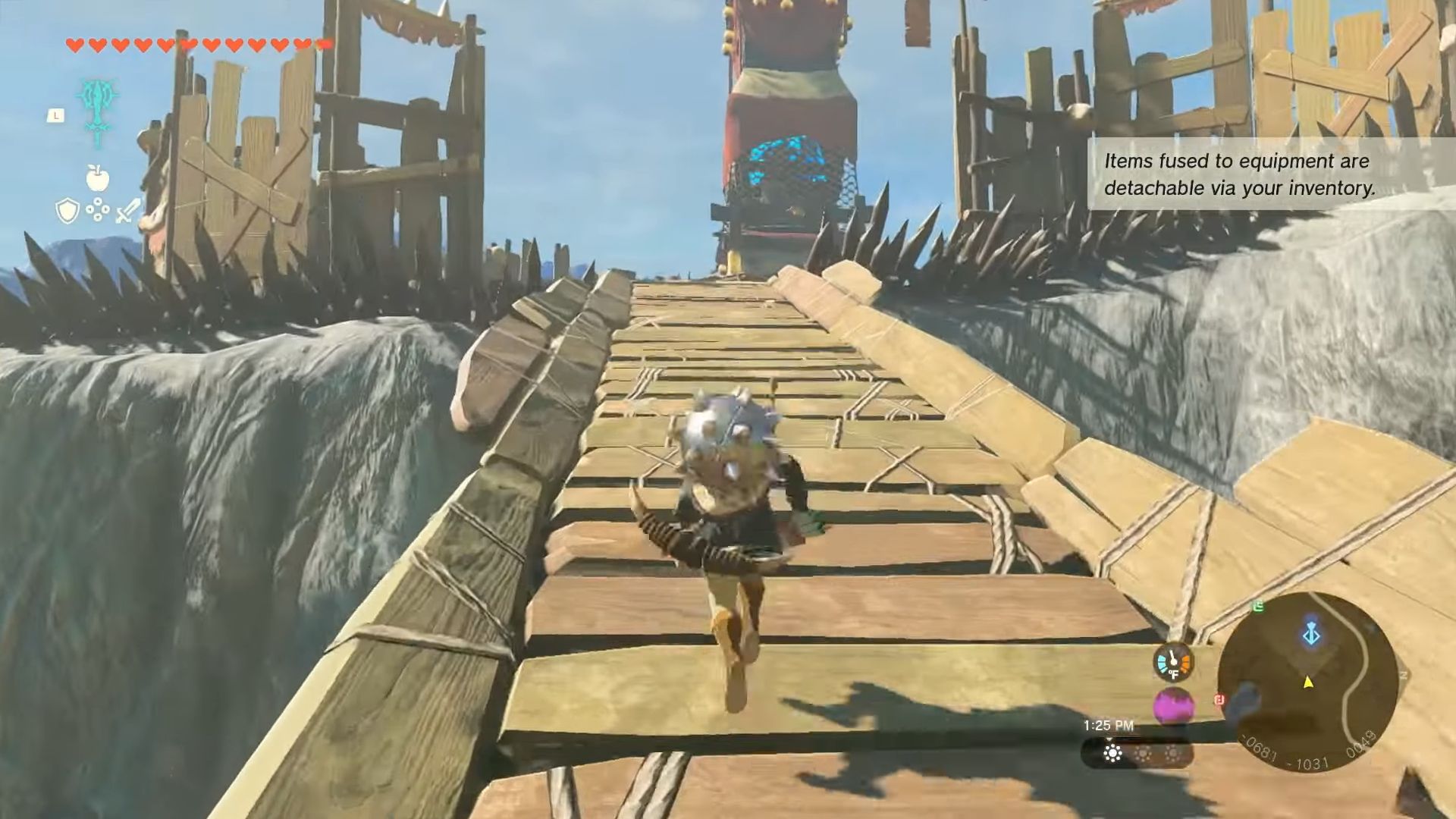The image size is (1456, 819).
Task: Click the apple item shortcut icon
Action: (98, 178)
